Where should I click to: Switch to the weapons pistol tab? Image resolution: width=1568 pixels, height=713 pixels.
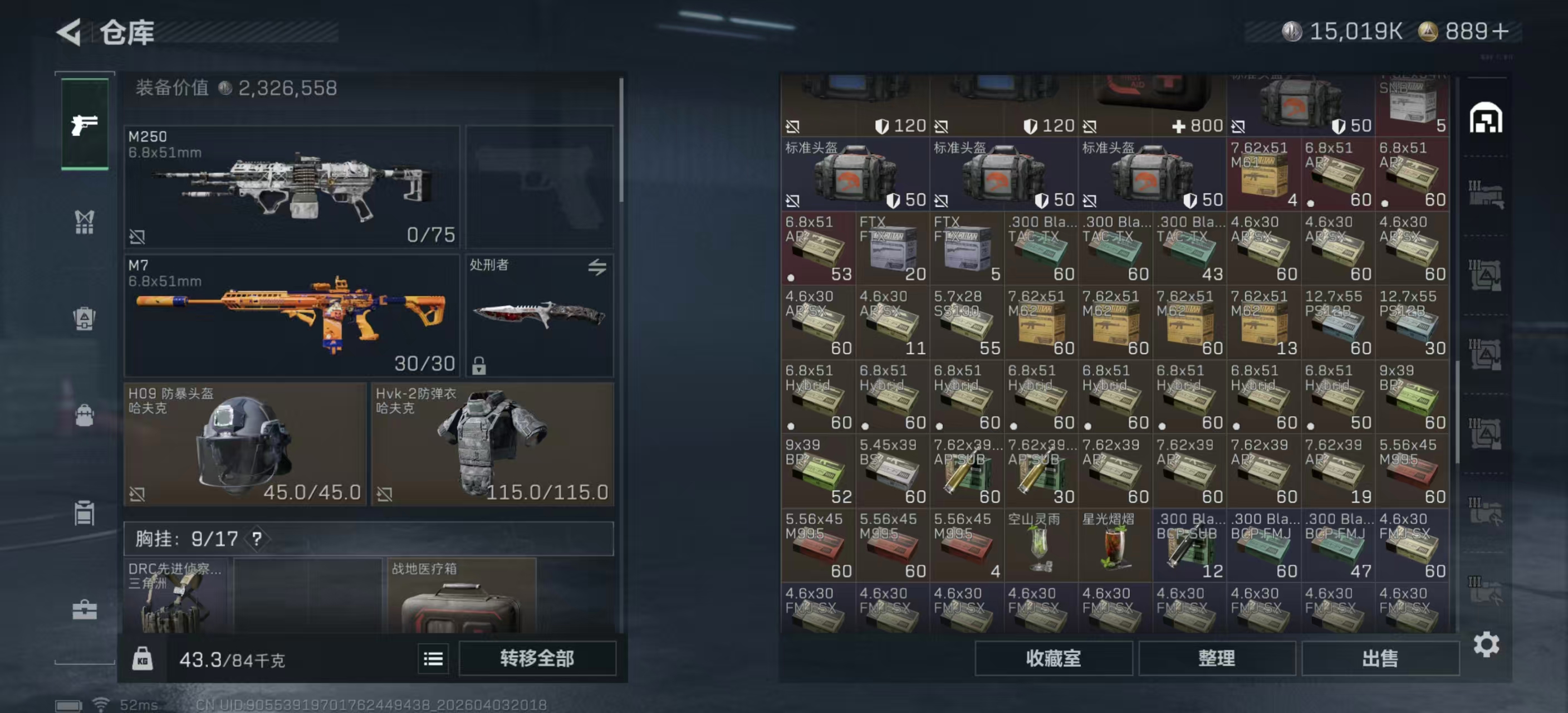click(x=85, y=124)
